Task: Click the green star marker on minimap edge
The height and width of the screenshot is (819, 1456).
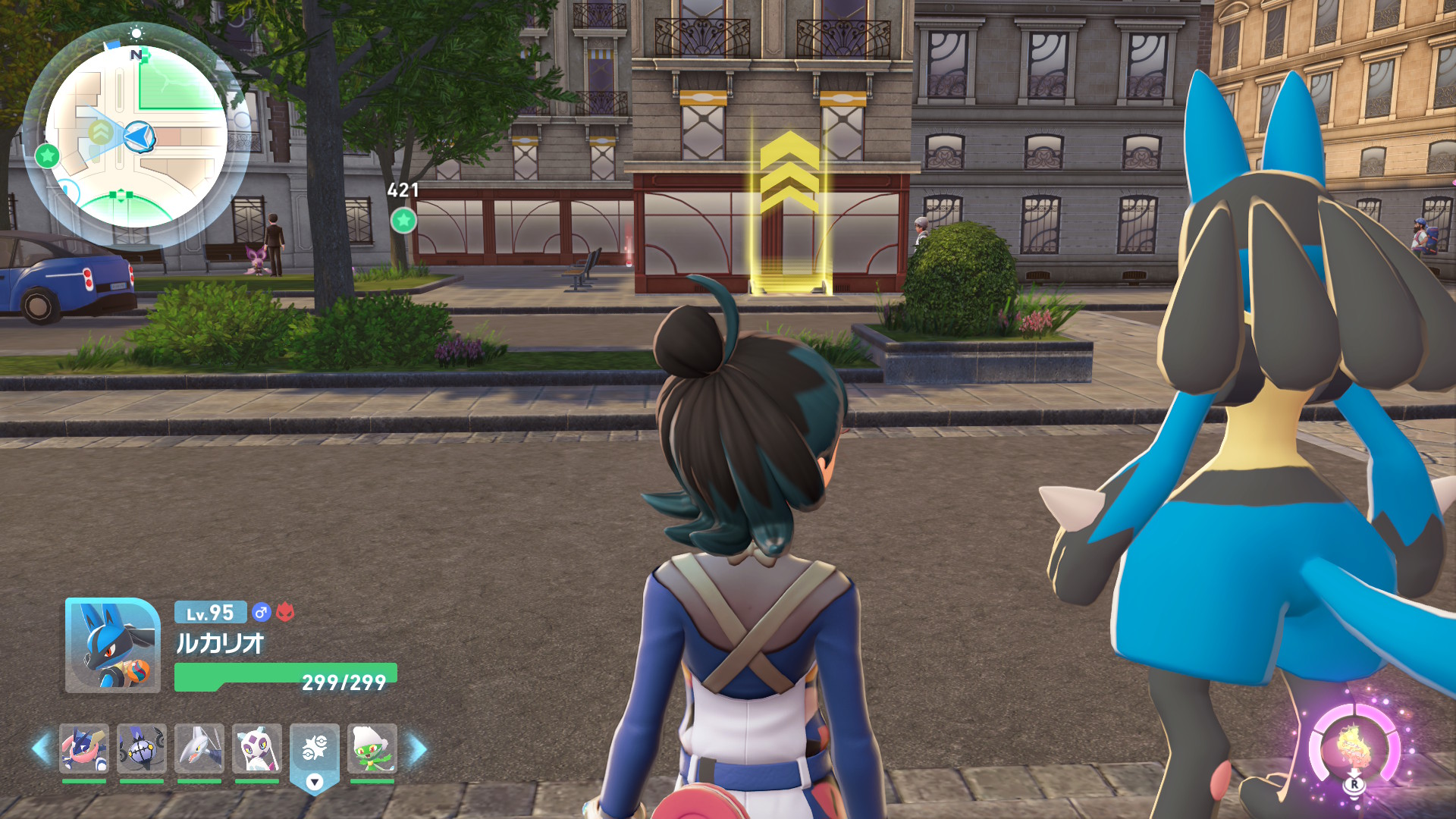Action: [x=47, y=156]
